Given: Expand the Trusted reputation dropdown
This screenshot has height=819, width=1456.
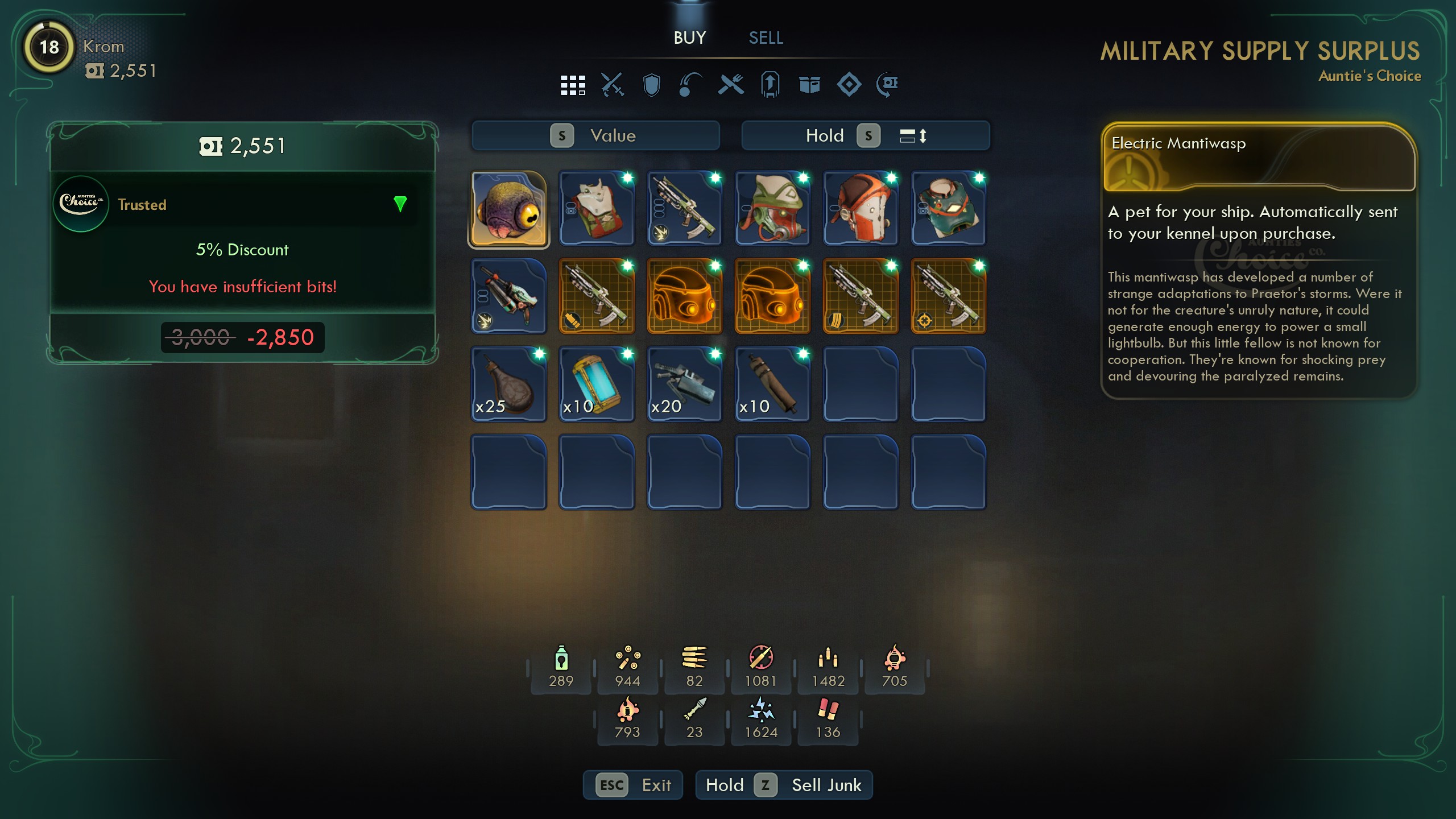Looking at the screenshot, I should coord(400,204).
